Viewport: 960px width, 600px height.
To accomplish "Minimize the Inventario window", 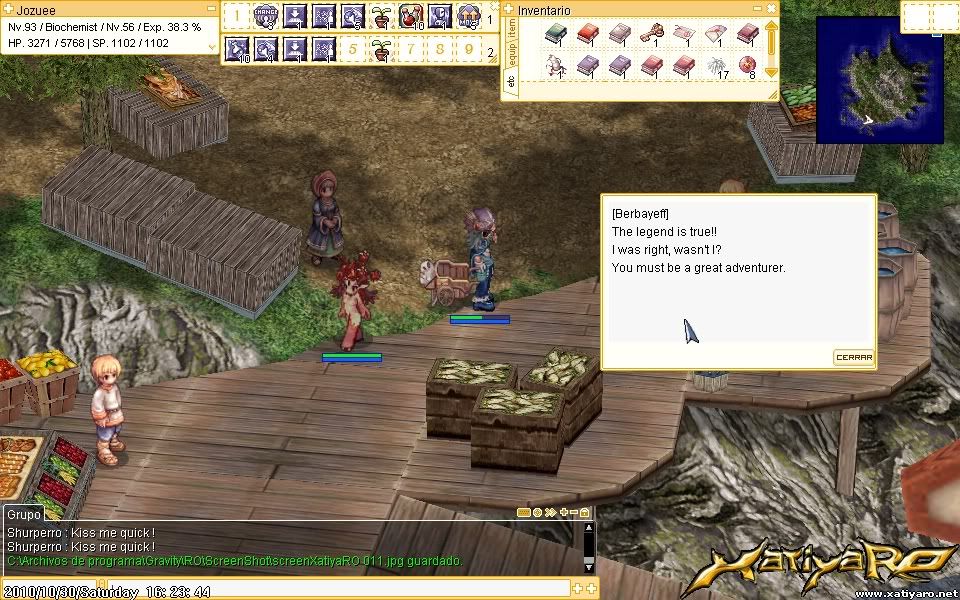I will 757,9.
